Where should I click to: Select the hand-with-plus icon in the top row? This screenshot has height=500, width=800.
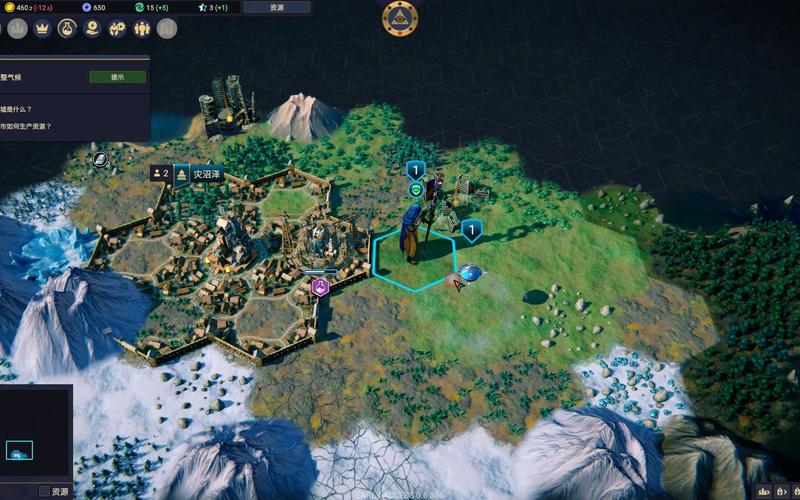pyautogui.click(x=93, y=28)
